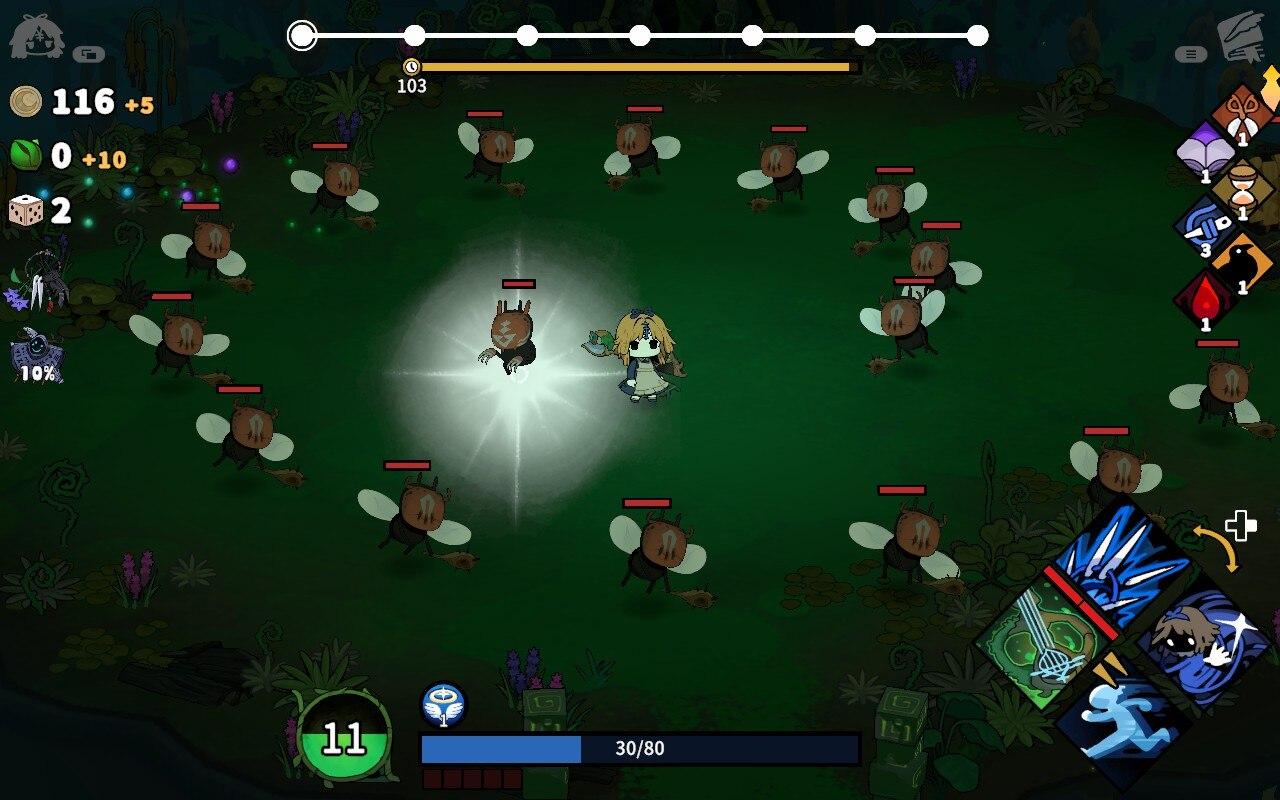Select the purple spellbook relic icon

pyautogui.click(x=1205, y=153)
